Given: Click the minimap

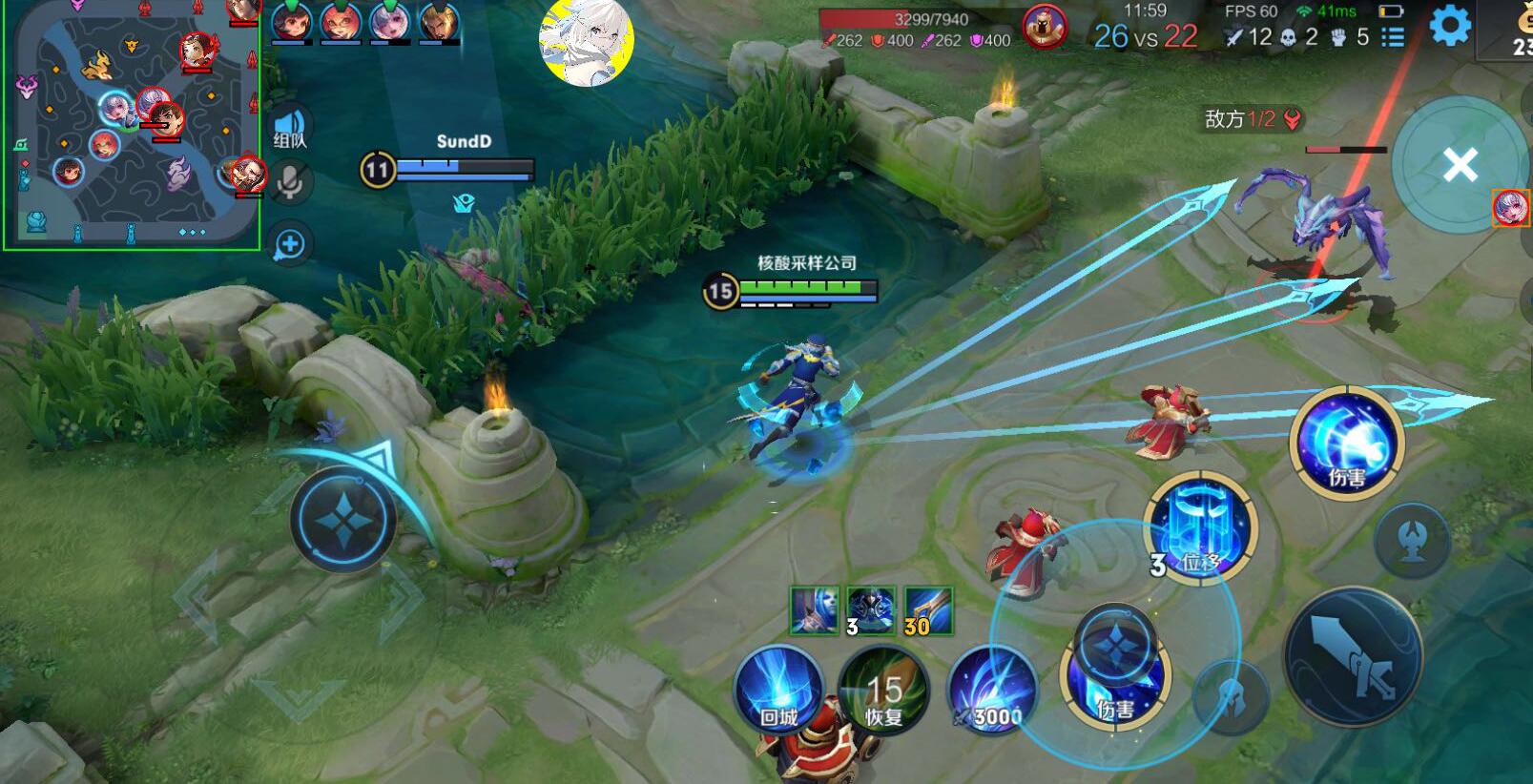Looking at the screenshot, I should point(132,125).
